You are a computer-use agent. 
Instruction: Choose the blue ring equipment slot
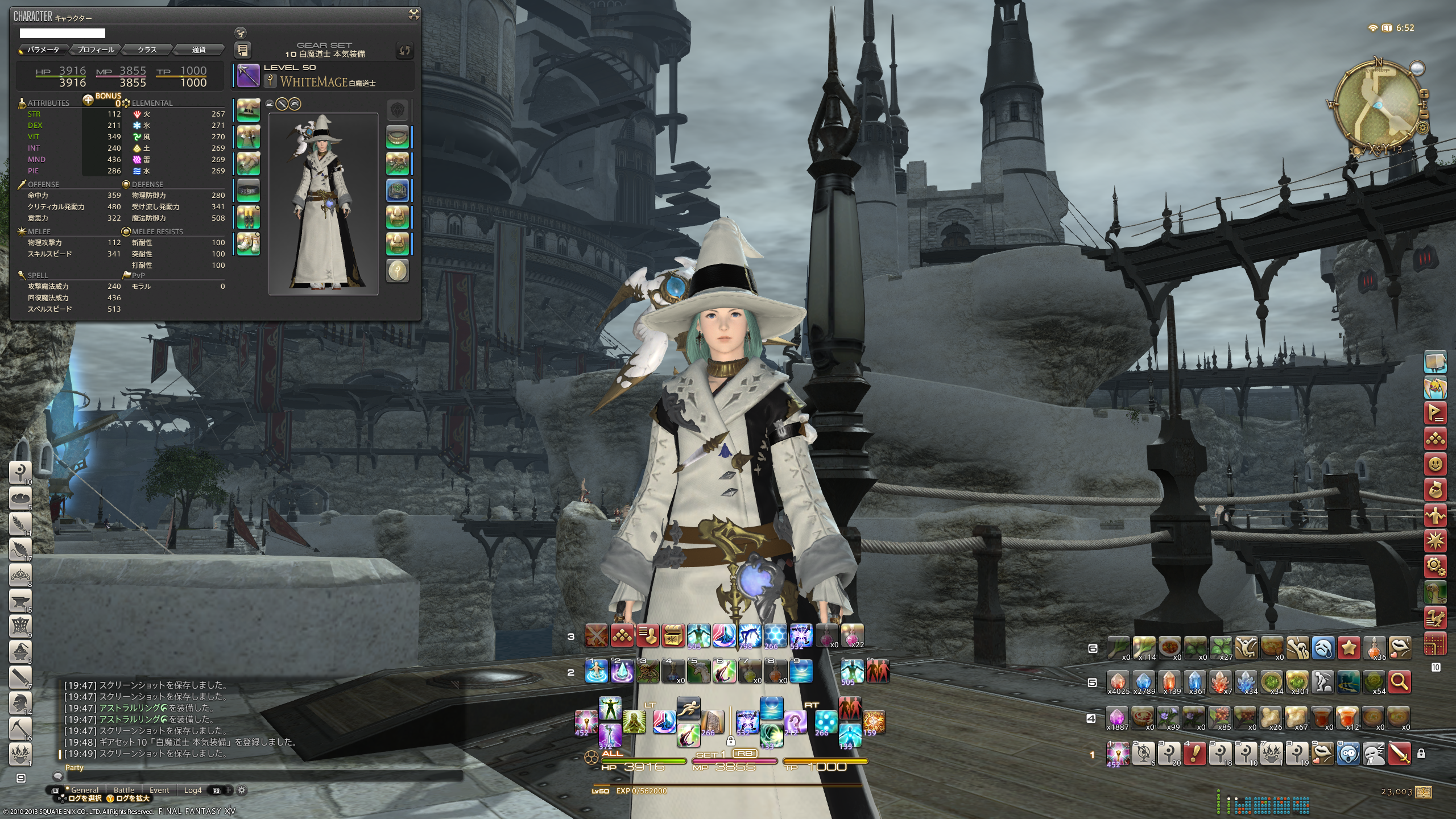click(398, 191)
